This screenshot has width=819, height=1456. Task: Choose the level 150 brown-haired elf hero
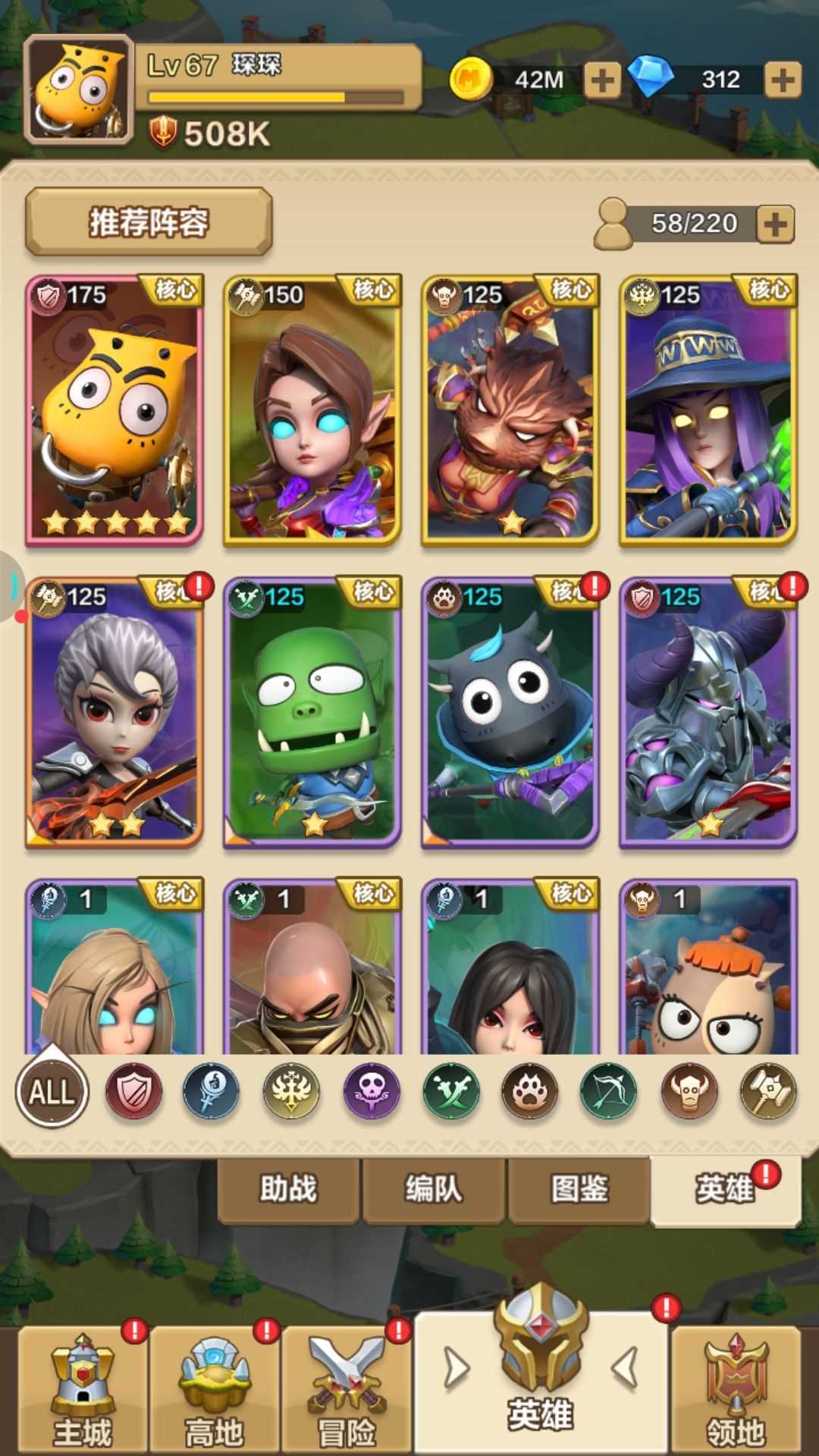coord(312,410)
